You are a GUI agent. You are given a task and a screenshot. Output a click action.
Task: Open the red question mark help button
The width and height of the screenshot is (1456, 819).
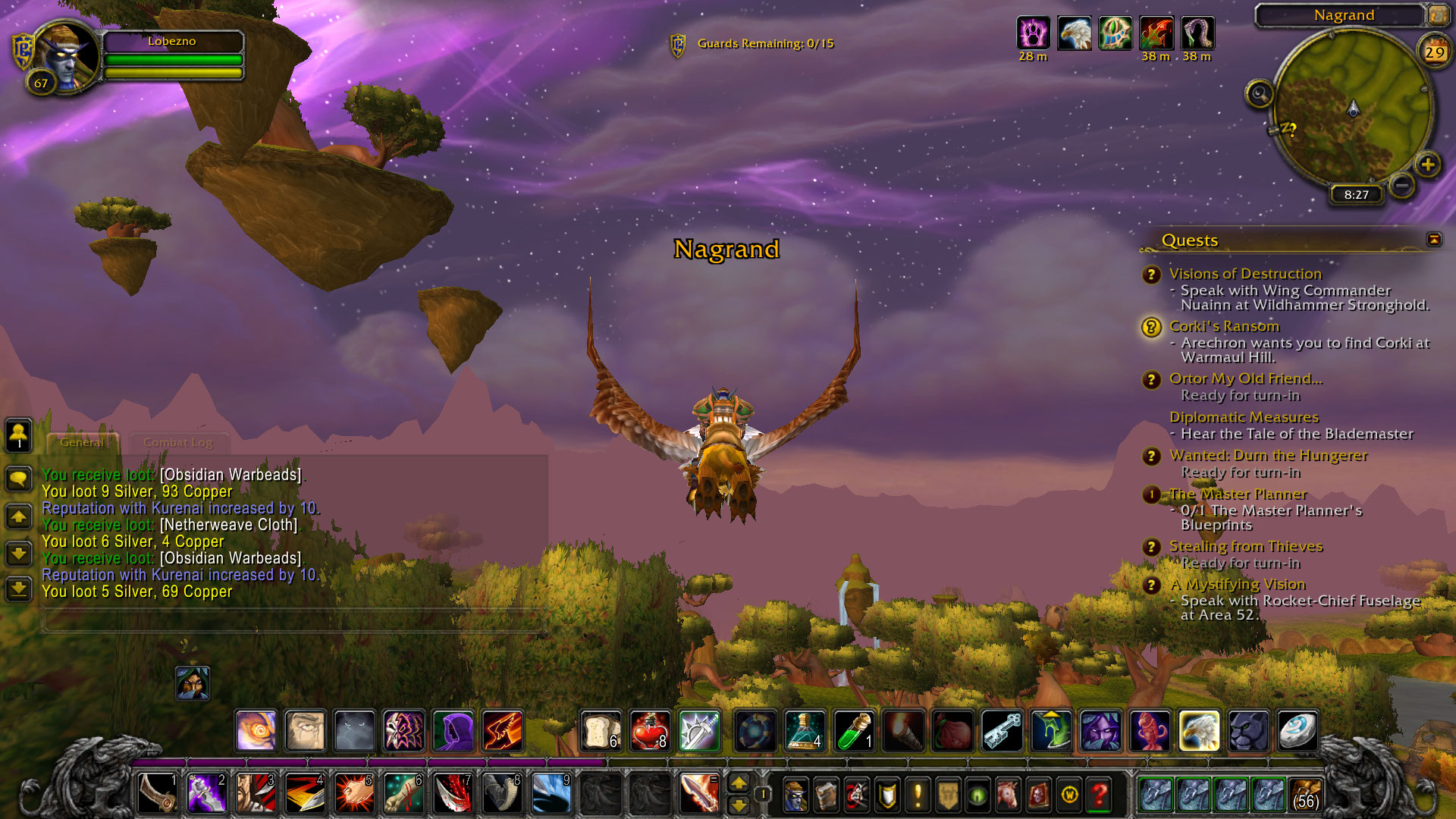(x=1099, y=795)
